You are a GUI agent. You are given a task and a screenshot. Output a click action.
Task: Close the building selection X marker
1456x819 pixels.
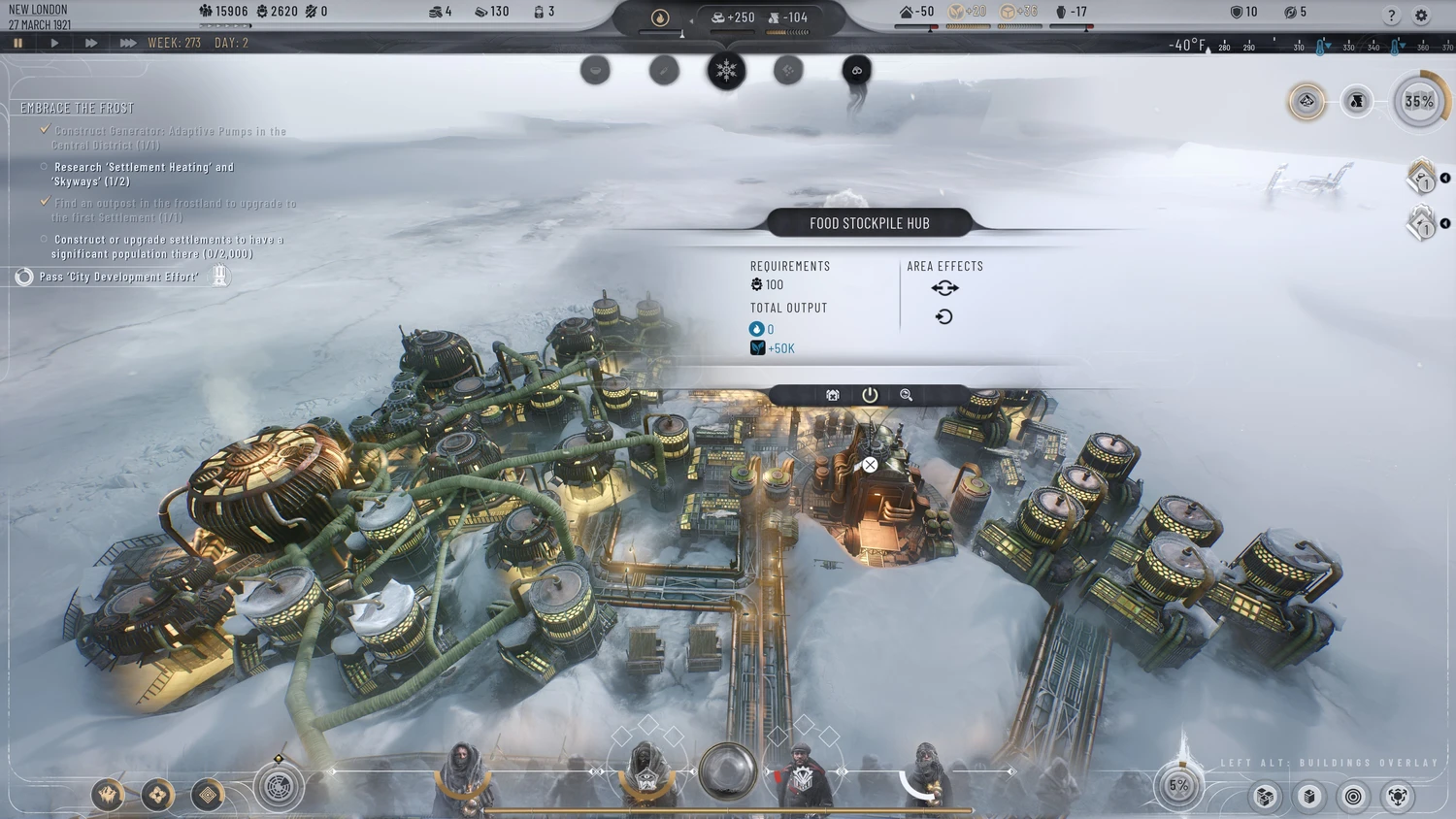[x=870, y=466]
